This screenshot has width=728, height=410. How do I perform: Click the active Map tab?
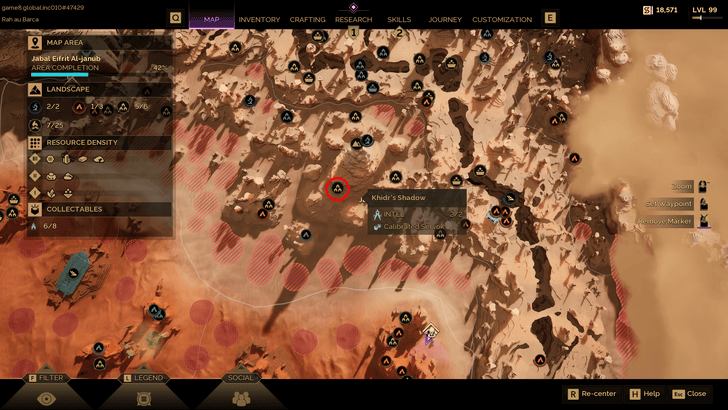211,19
